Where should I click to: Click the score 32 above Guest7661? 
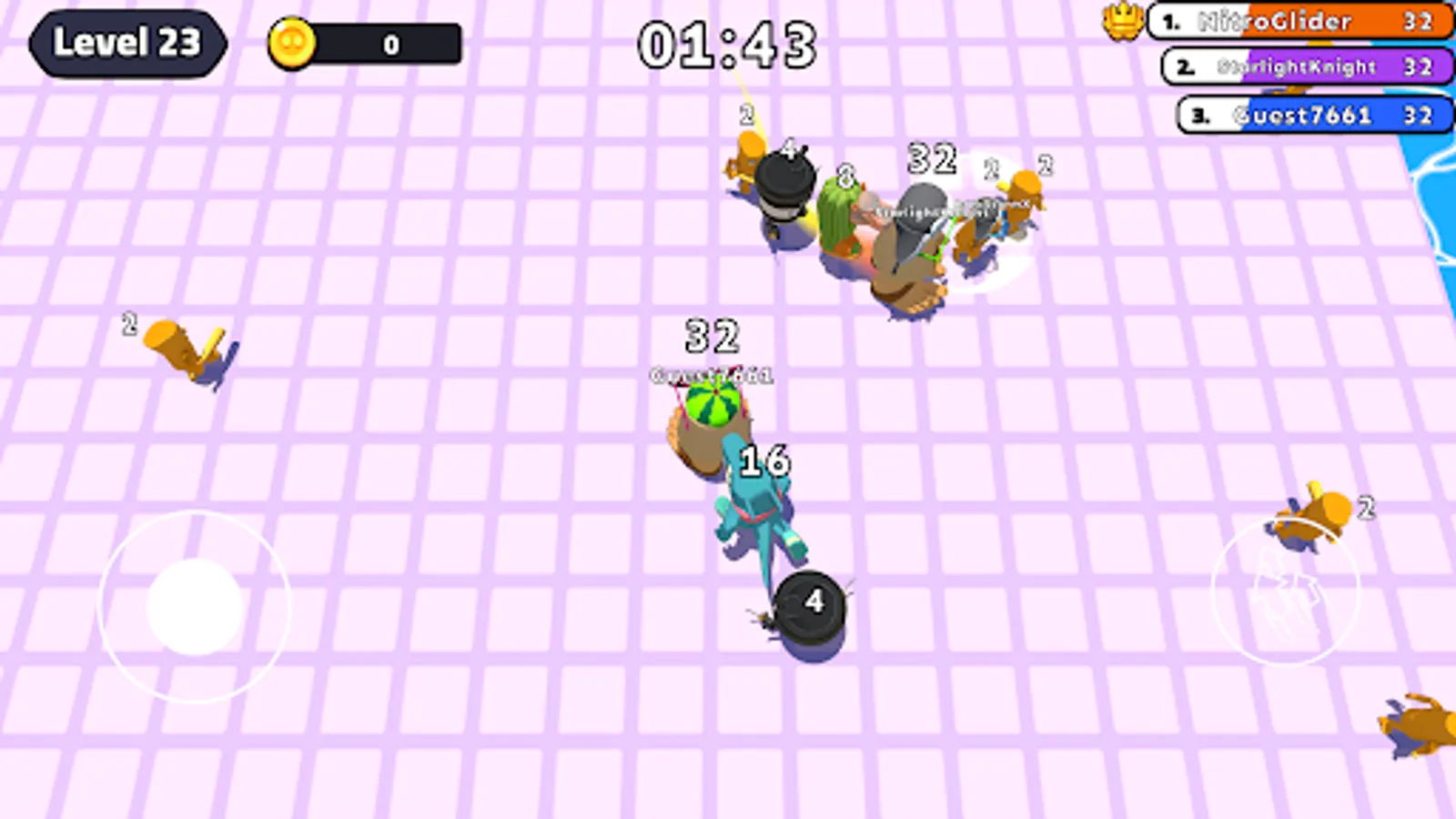pyautogui.click(x=710, y=337)
